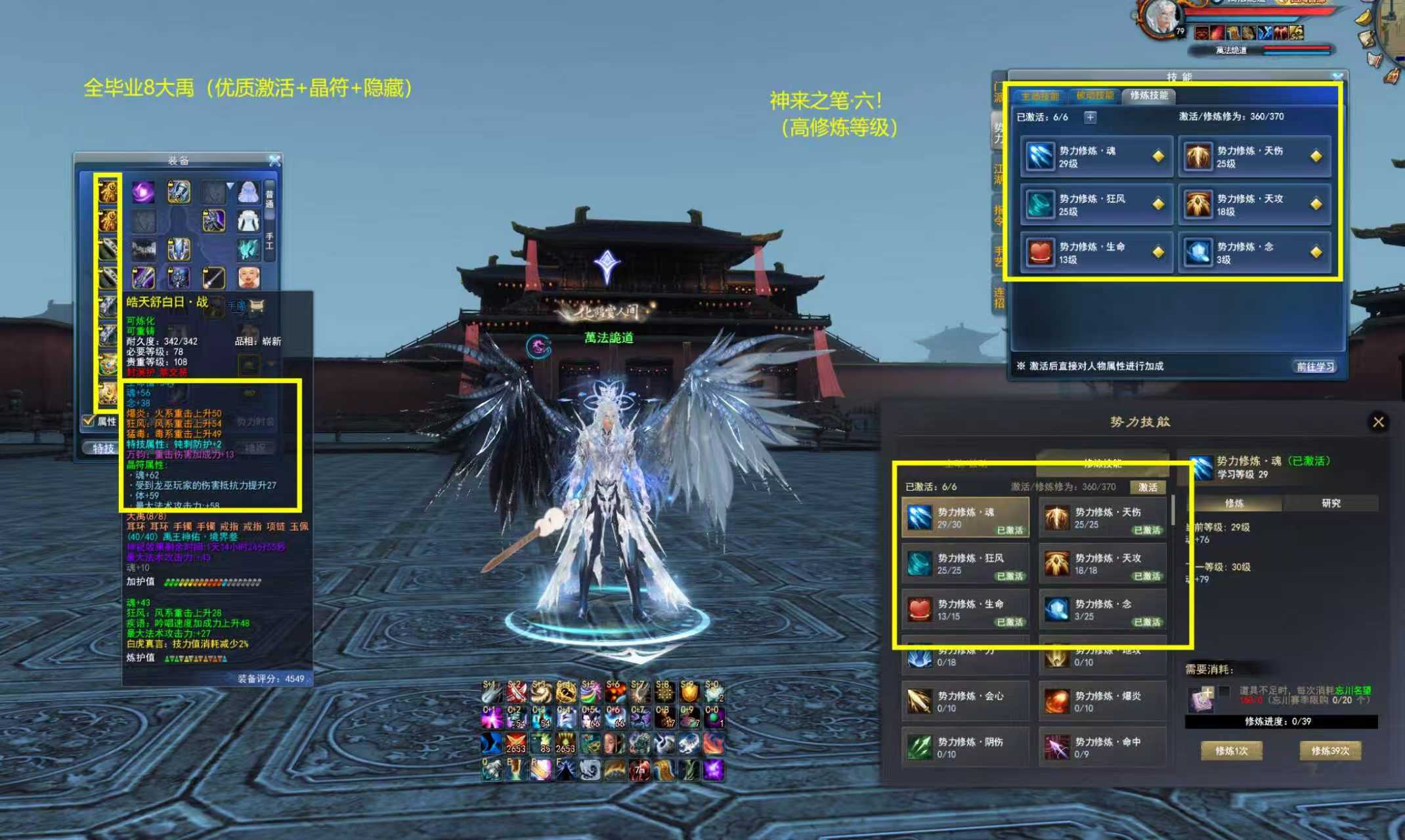Toggle the 属性 checkbox
The width and height of the screenshot is (1405, 840).
click(88, 421)
